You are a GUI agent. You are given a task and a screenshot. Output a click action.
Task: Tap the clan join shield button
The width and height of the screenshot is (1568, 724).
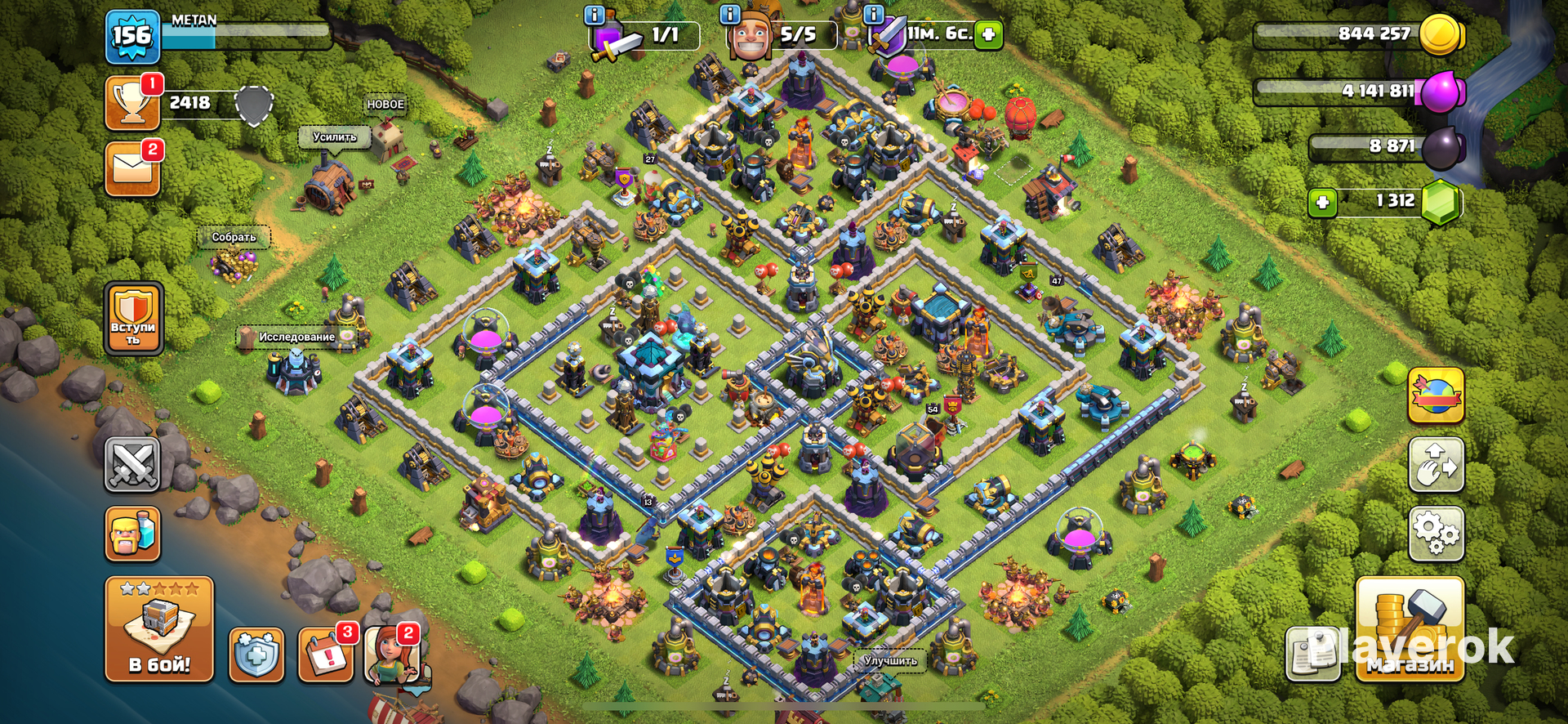pos(133,319)
